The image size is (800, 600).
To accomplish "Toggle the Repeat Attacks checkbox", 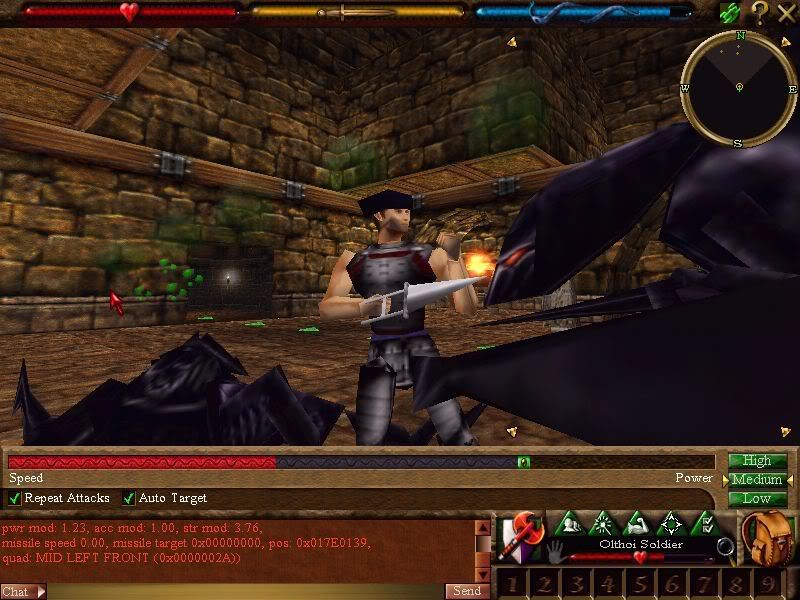I will click(15, 498).
